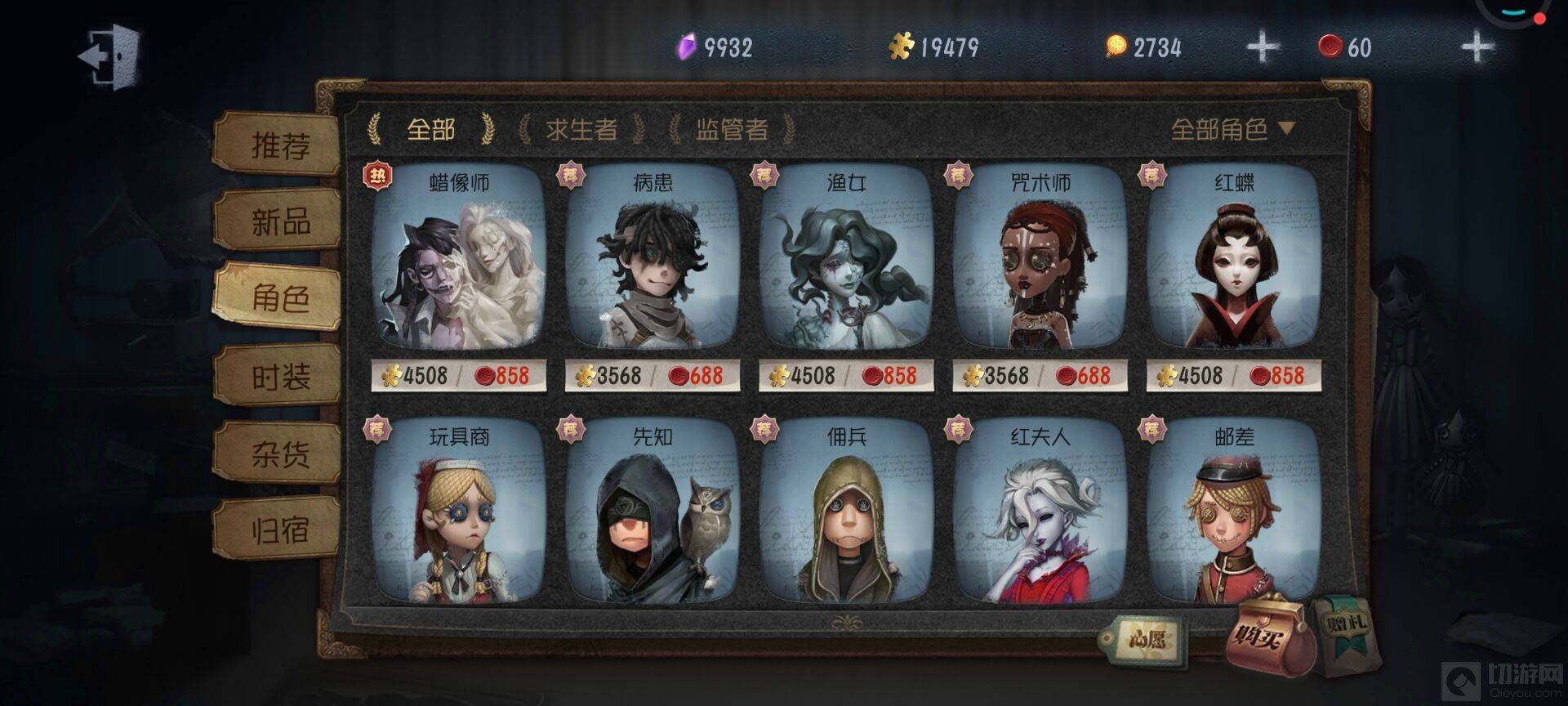Choose the 蜡像师 character card

click(x=458, y=261)
